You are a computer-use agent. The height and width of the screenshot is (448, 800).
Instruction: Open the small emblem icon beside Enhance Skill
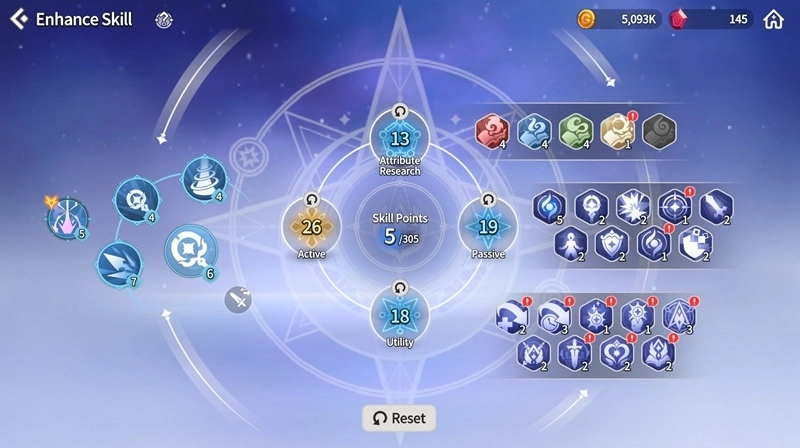165,19
